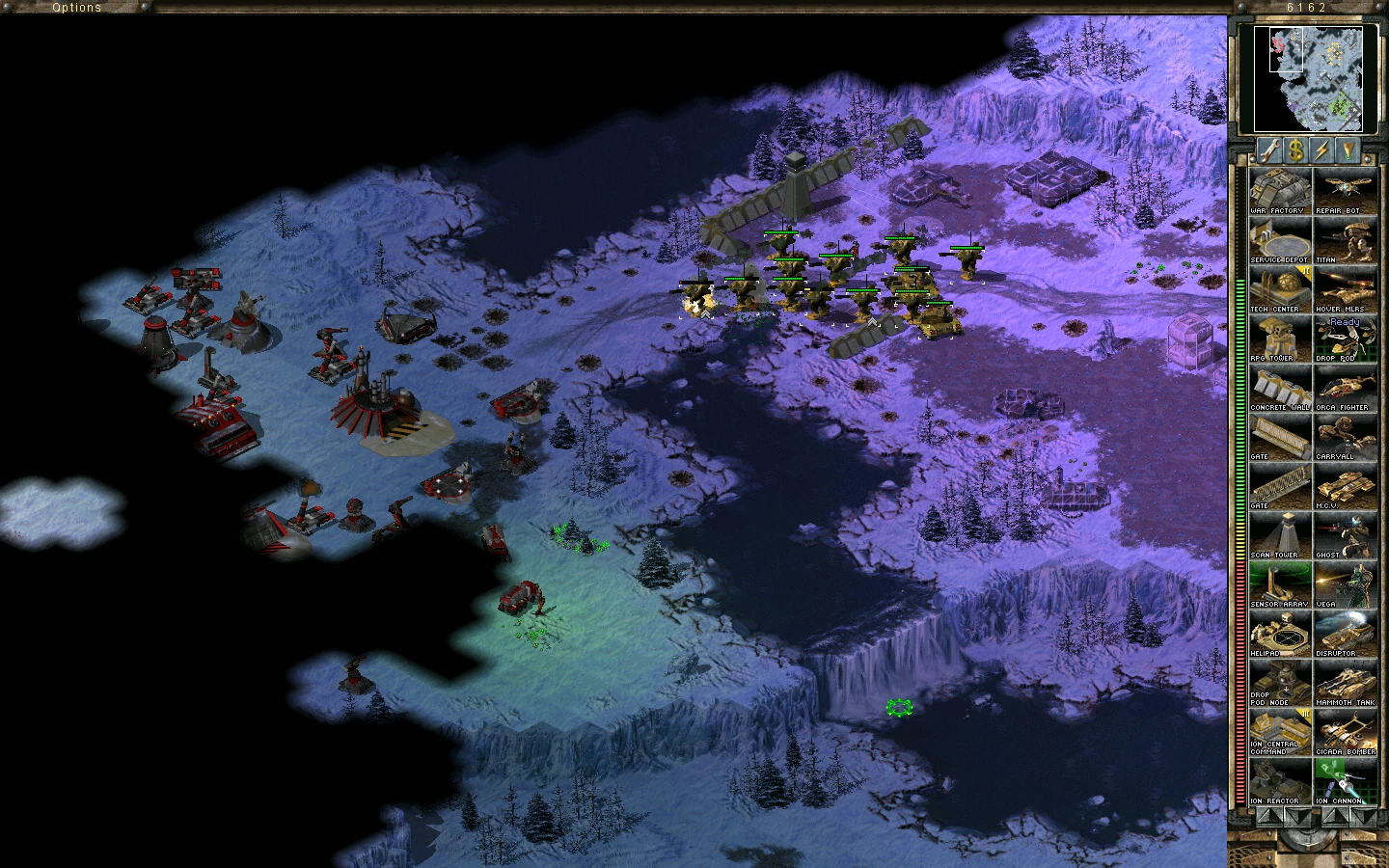
Task: Toggle the dollar-sign sell mode
Action: [1295, 150]
